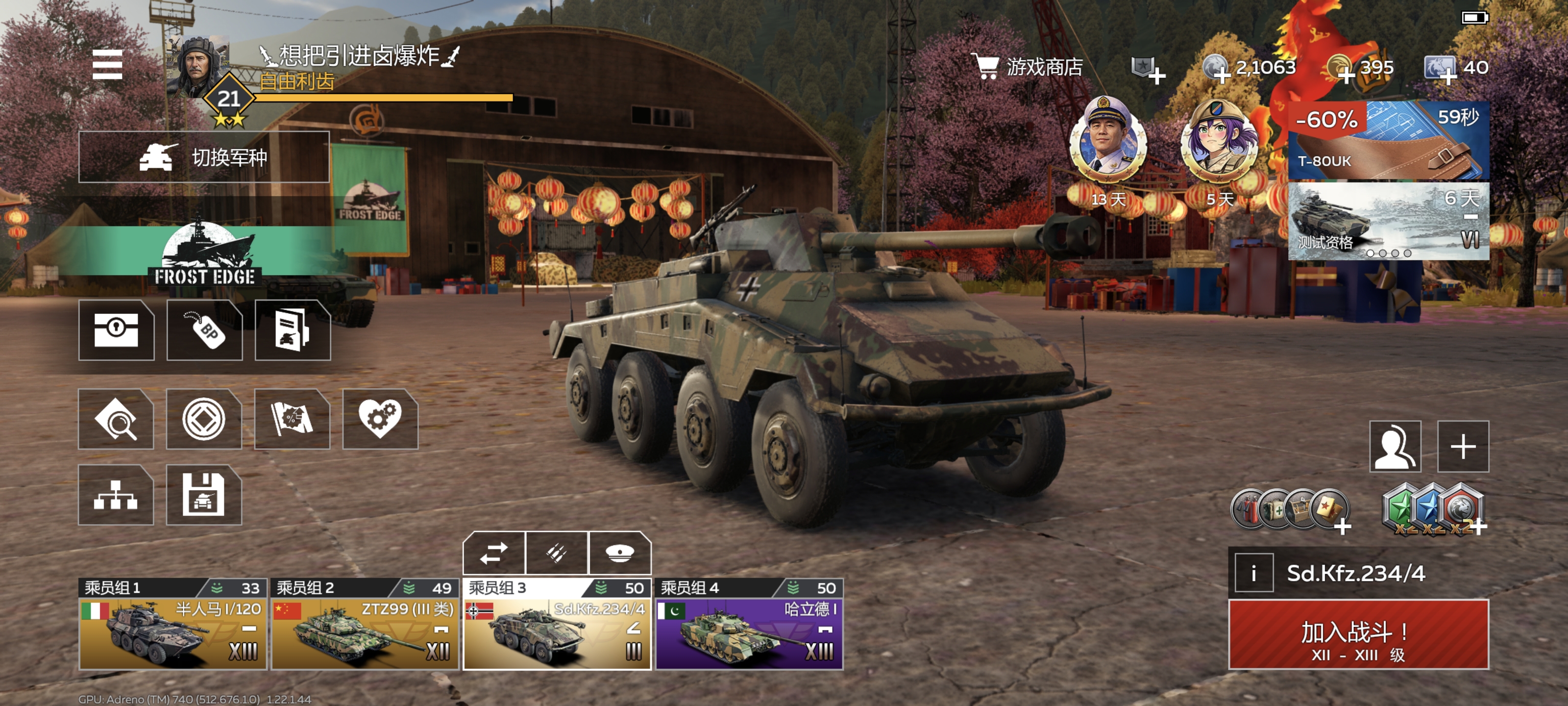This screenshot has width=1568, height=706.
Task: Open the 测试资格 test vehicle banner
Action: click(1388, 222)
